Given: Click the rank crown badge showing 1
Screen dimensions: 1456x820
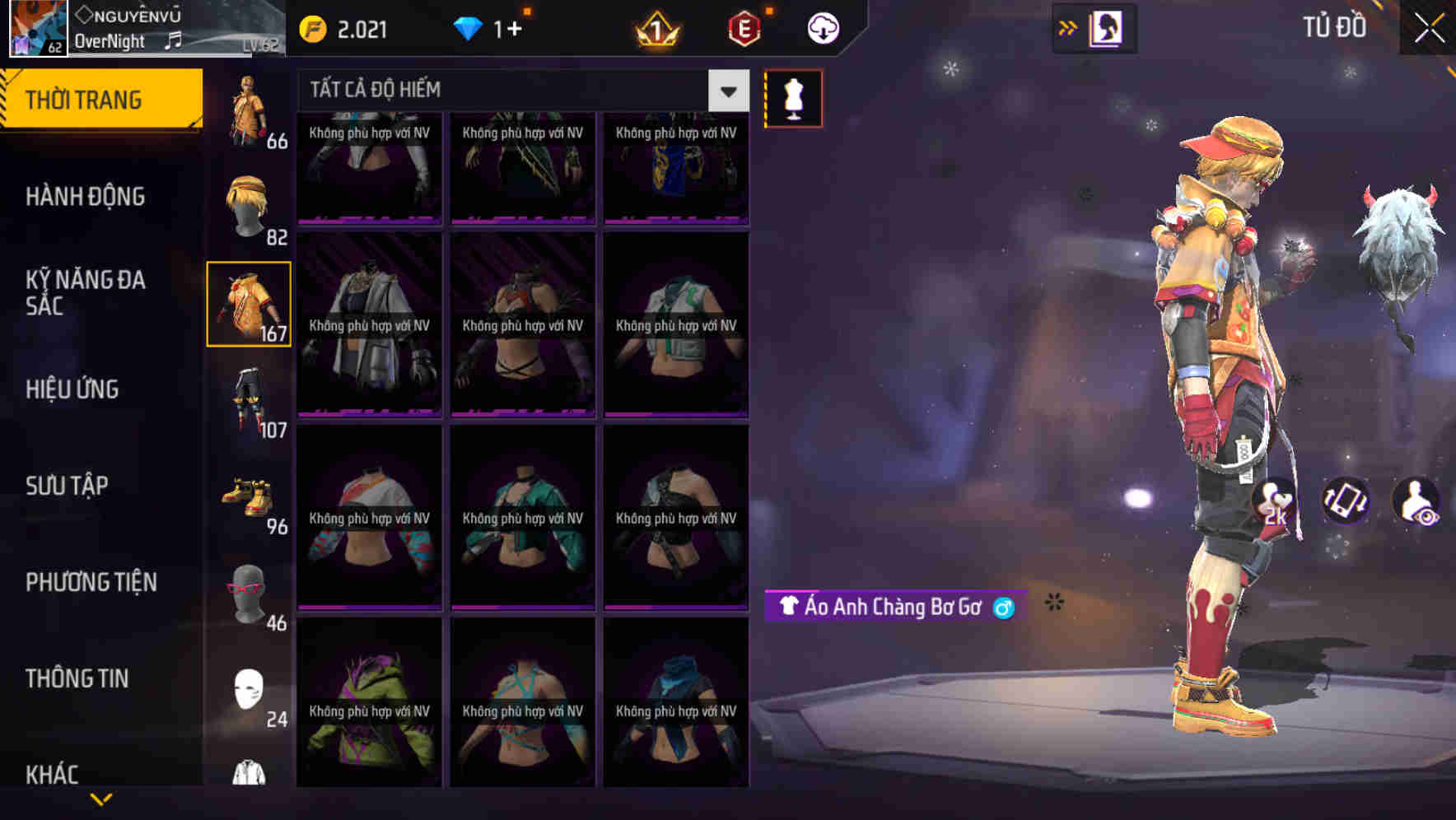Looking at the screenshot, I should [655, 30].
